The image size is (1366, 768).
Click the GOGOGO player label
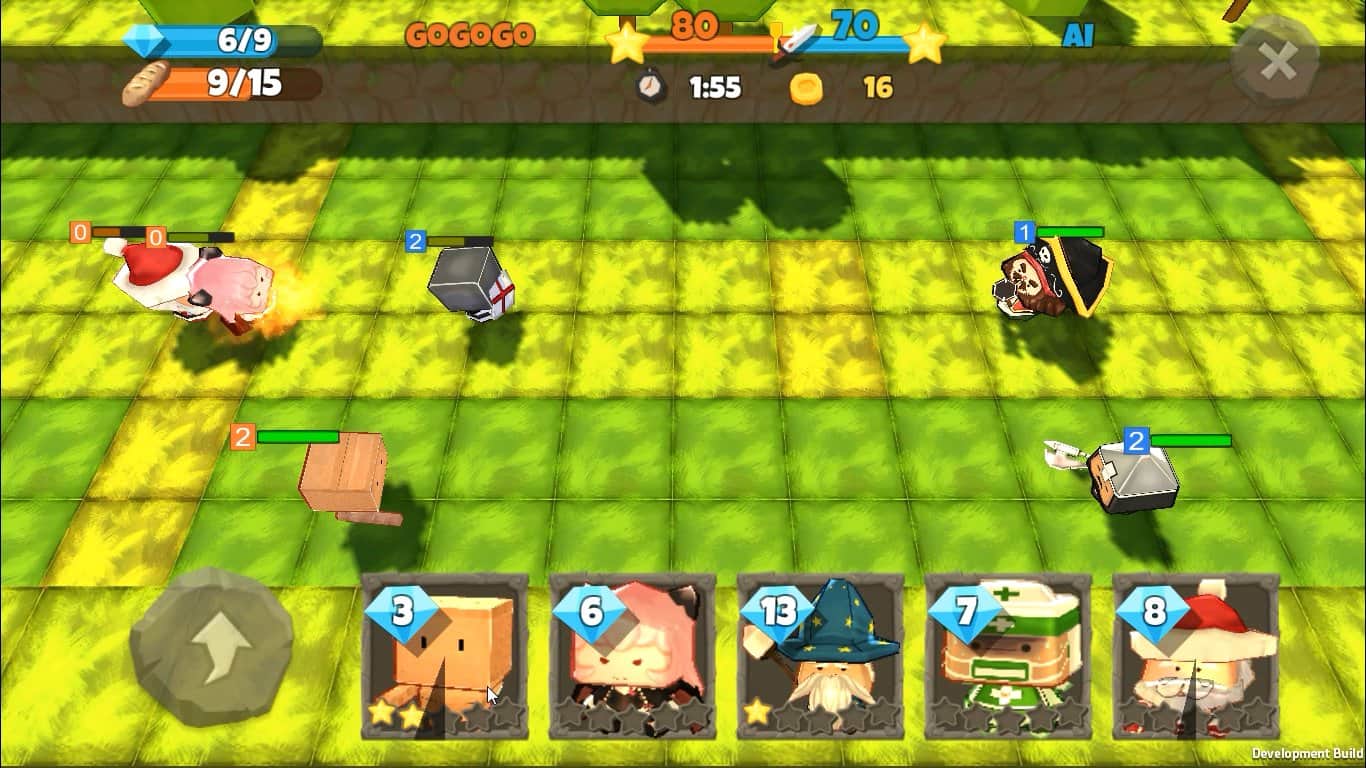(x=471, y=33)
